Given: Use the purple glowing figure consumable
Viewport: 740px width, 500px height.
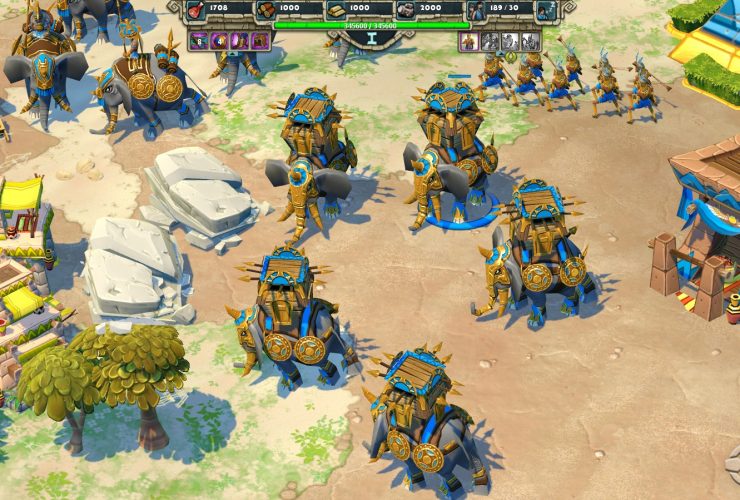Looking at the screenshot, I should [240, 41].
